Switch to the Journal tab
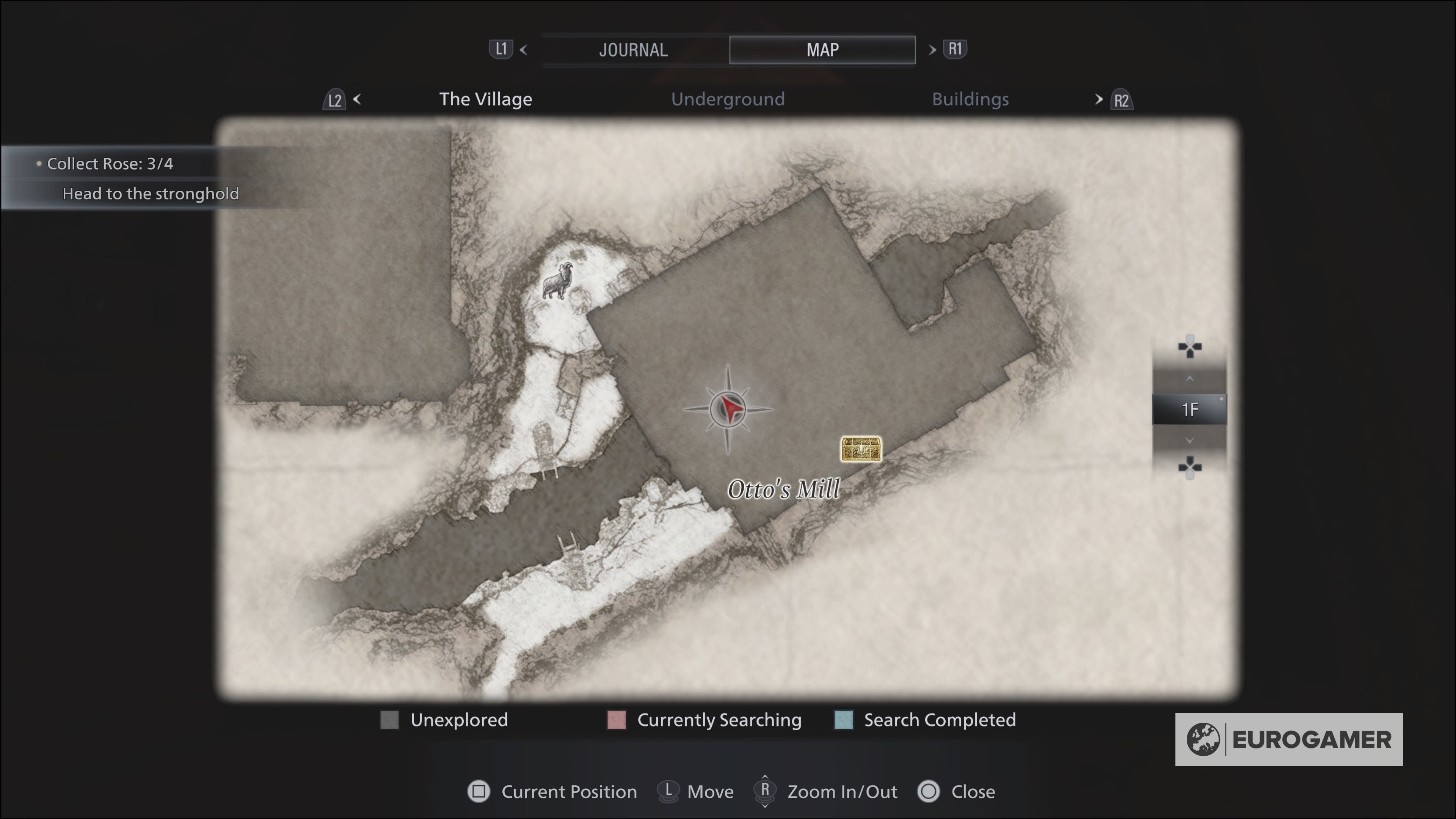 click(x=633, y=50)
